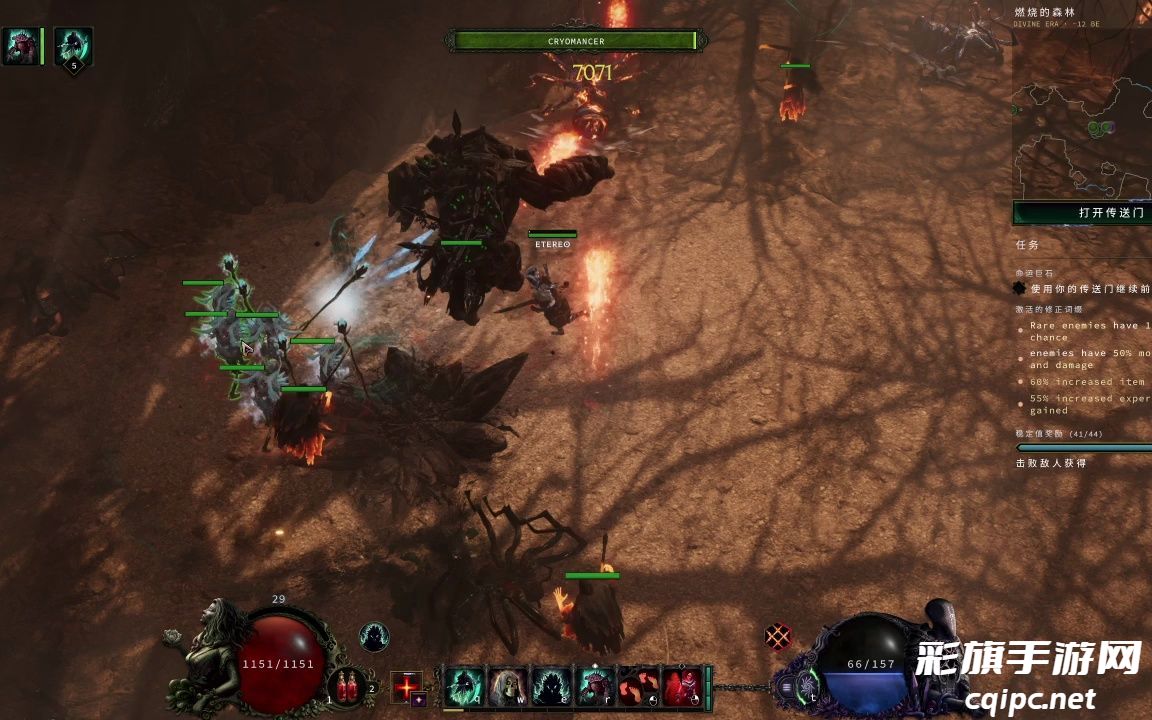
Task: Use the W skill pale skull-face icon
Action: point(508,686)
